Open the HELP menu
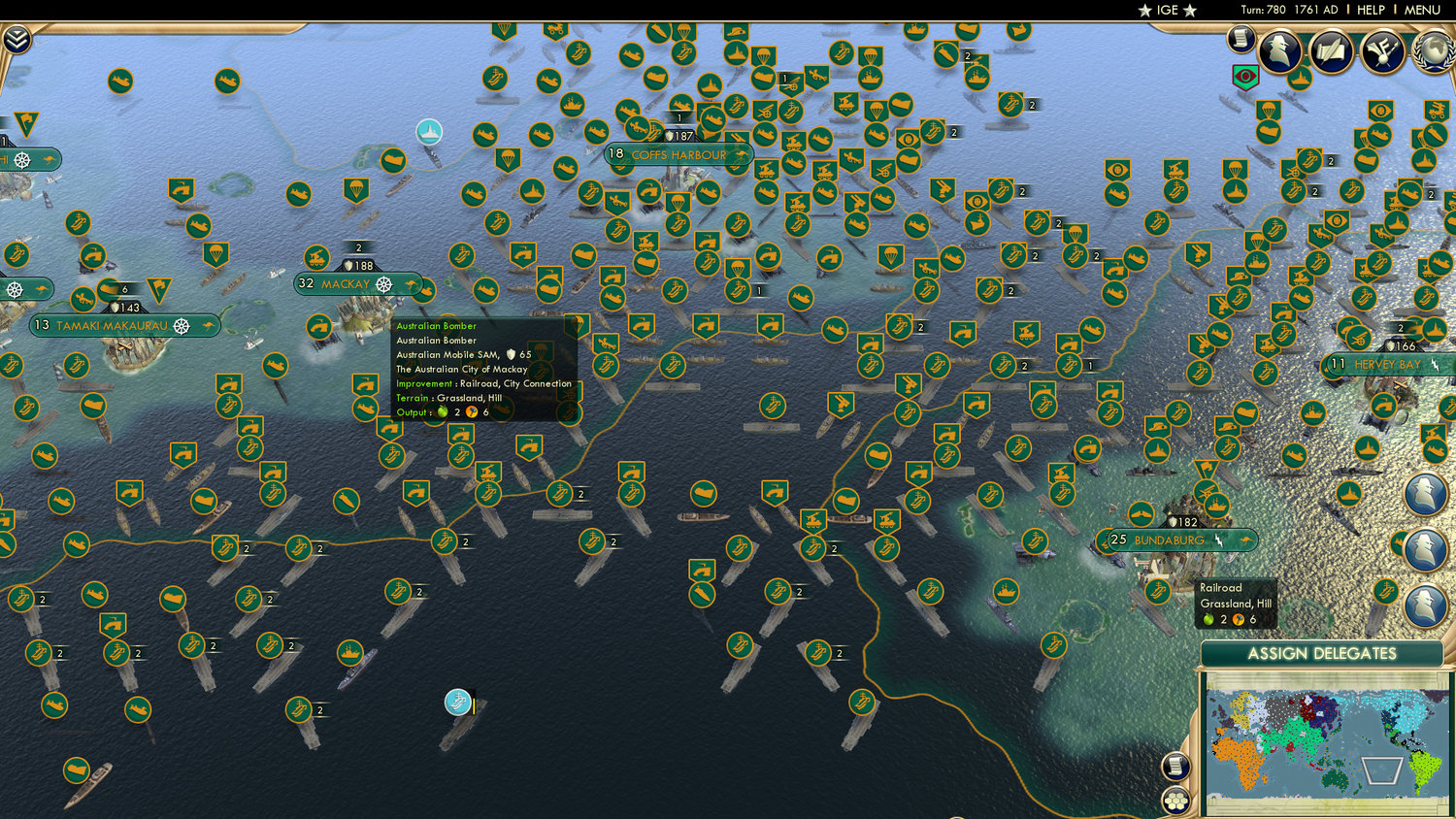The width and height of the screenshot is (1456, 819). tap(1370, 10)
